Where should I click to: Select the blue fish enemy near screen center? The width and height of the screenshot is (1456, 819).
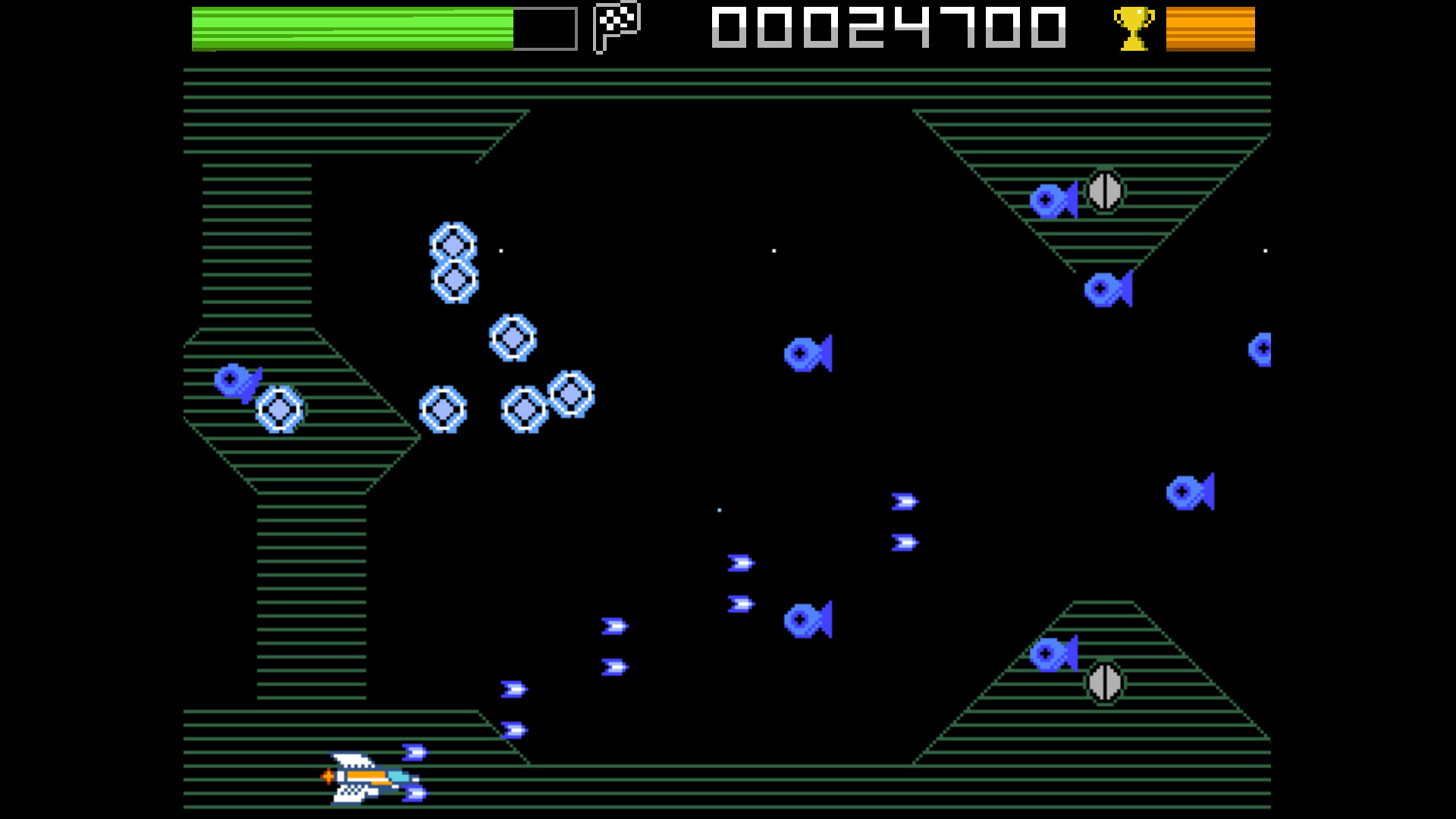[x=807, y=353]
